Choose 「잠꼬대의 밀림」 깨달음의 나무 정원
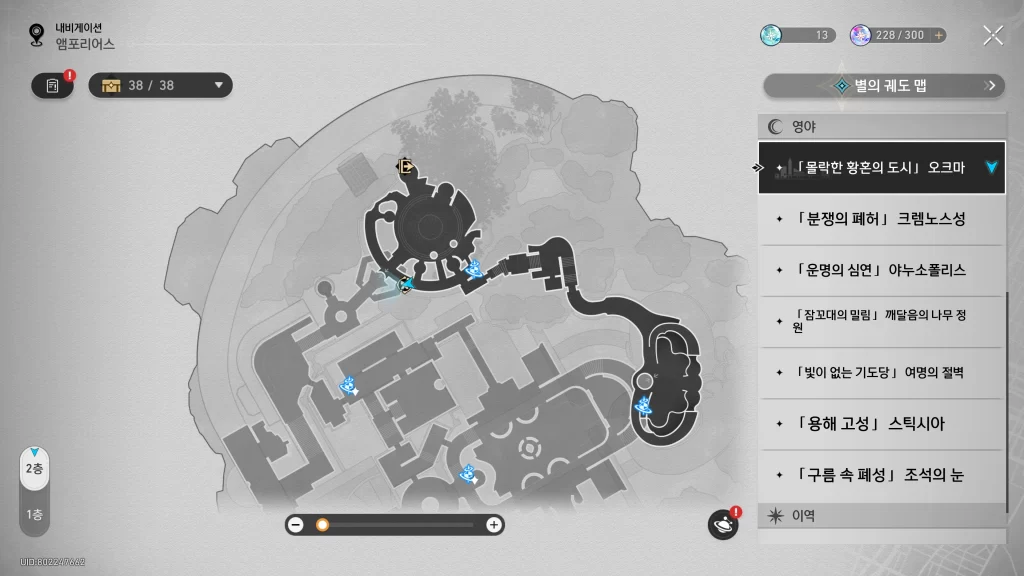This screenshot has height=576, width=1024. pyautogui.click(x=880, y=321)
